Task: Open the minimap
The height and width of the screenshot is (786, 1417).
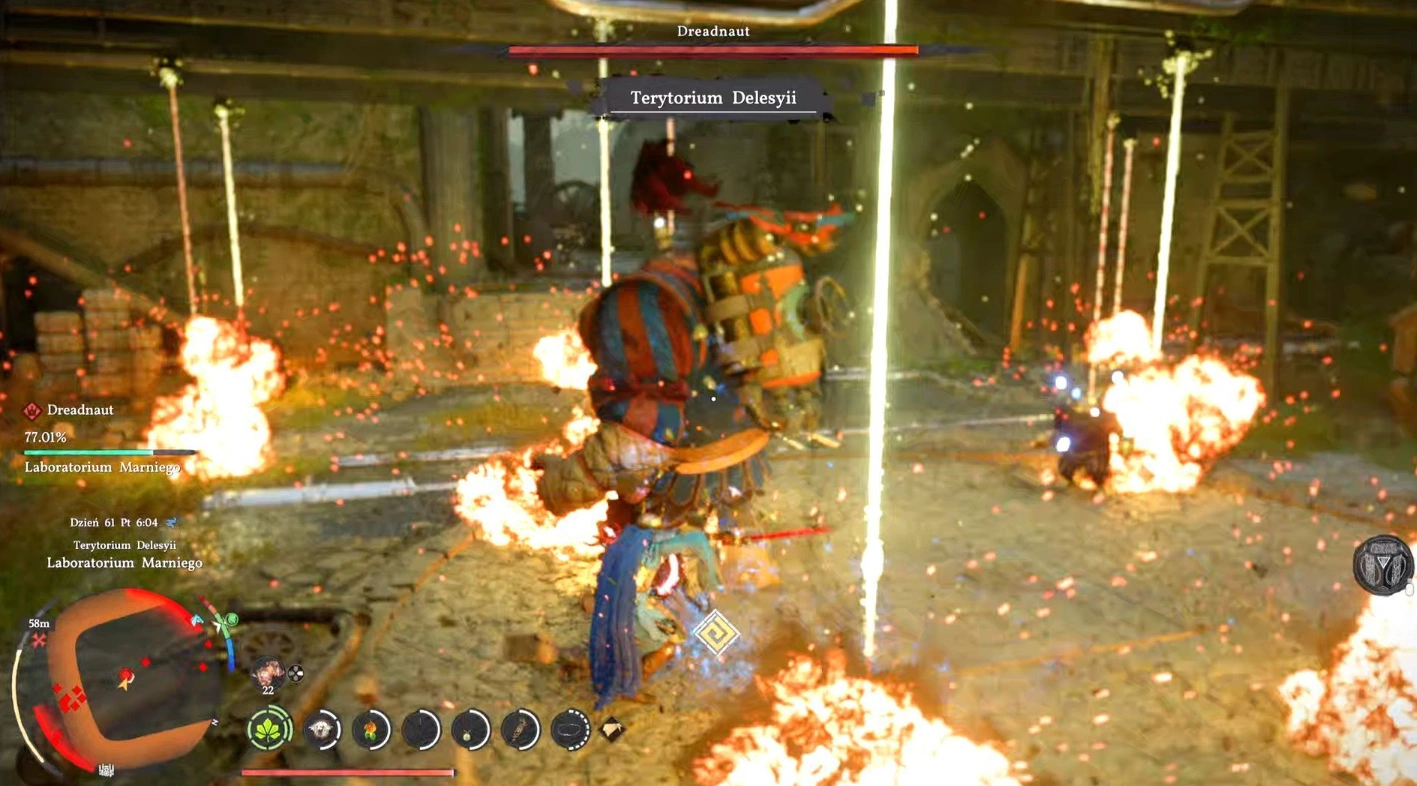Action: tap(125, 682)
